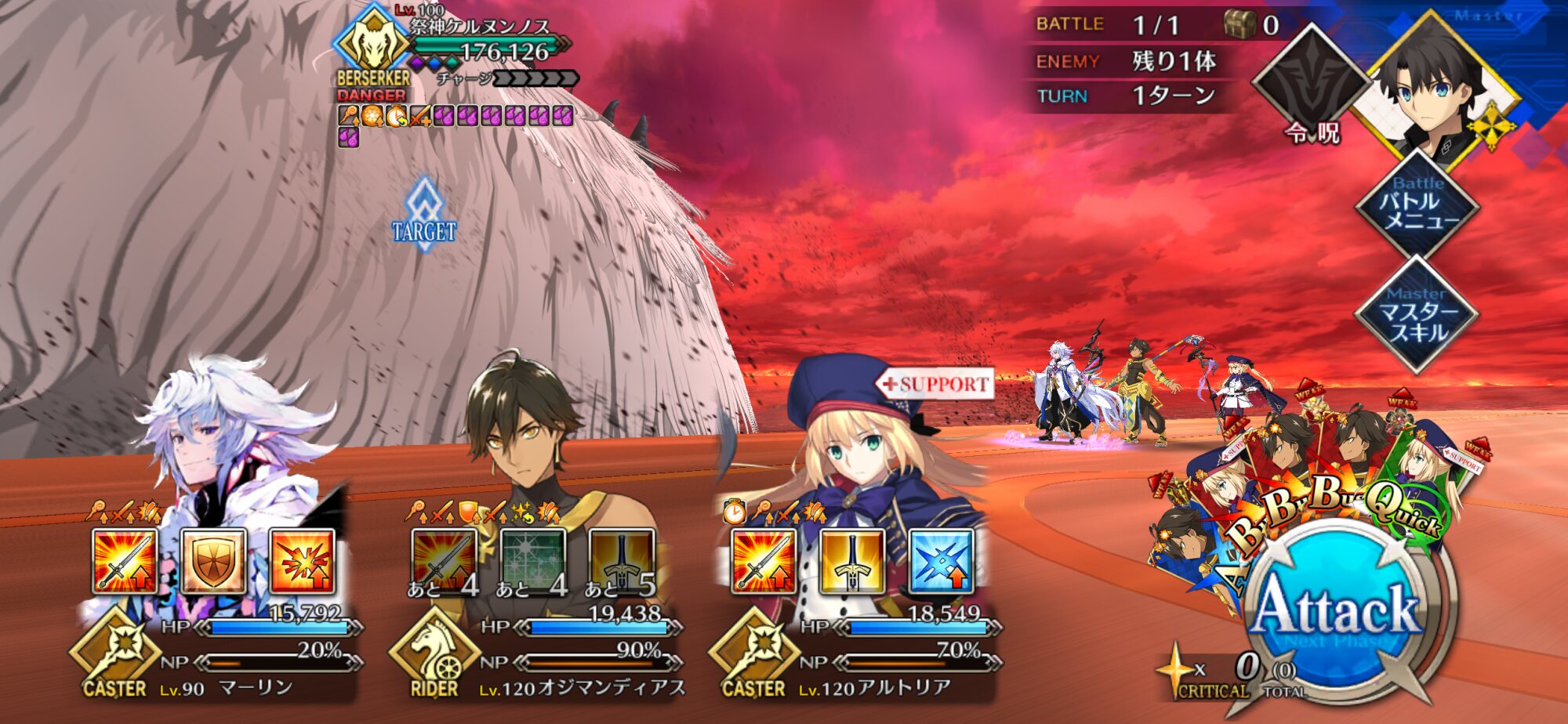Select Ozymandias's first skill on cooldown

point(445,561)
